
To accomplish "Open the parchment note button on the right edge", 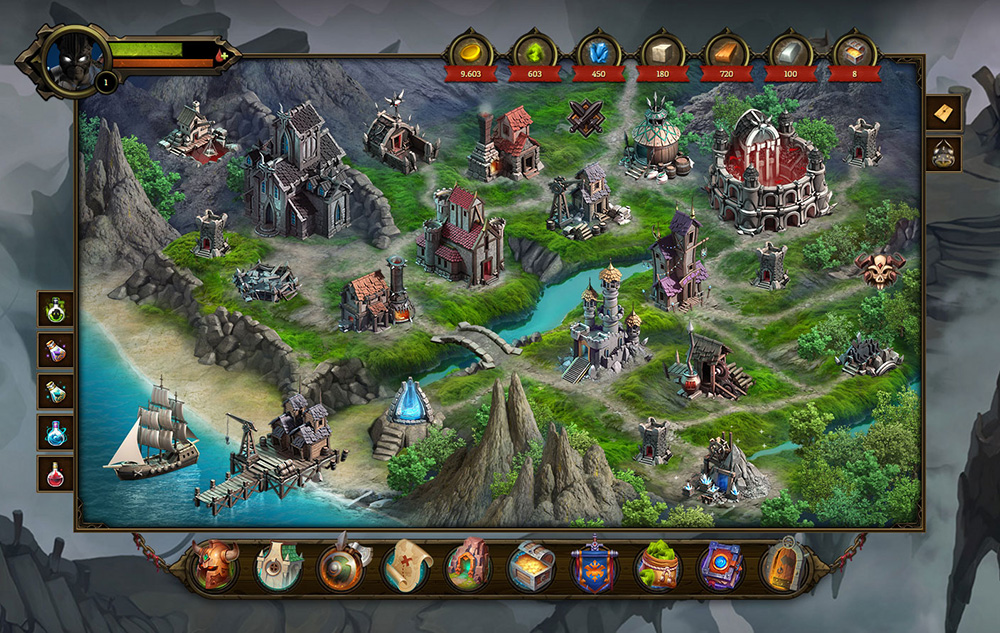I will 945,113.
